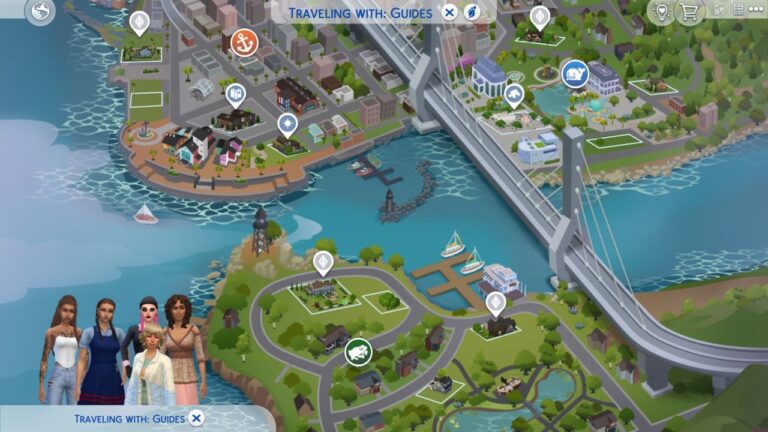Select the four-point star lot marker
This screenshot has height=432, width=768.
(288, 124)
